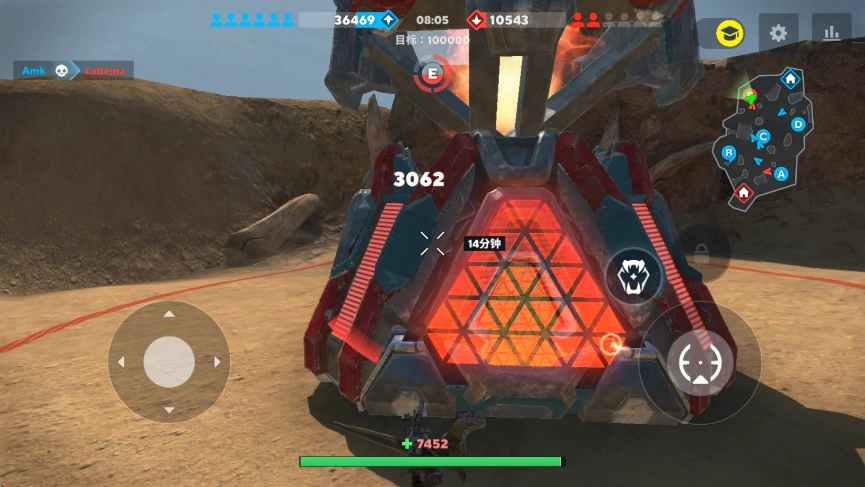Show the scoreboard bar-chart panel
Image resolution: width=865 pixels, height=487 pixels.
click(831, 33)
